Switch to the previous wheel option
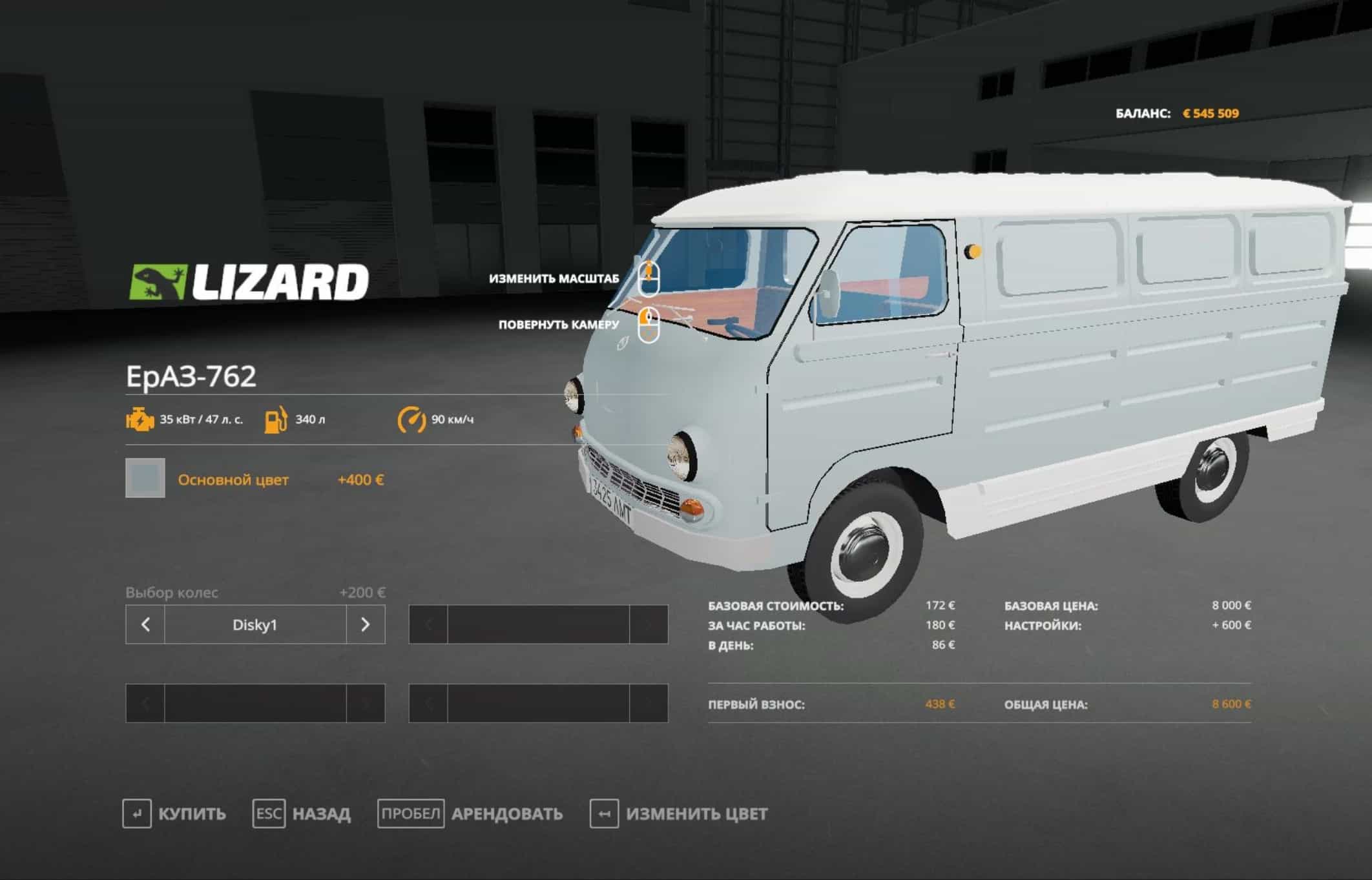1372x880 pixels. [145, 624]
